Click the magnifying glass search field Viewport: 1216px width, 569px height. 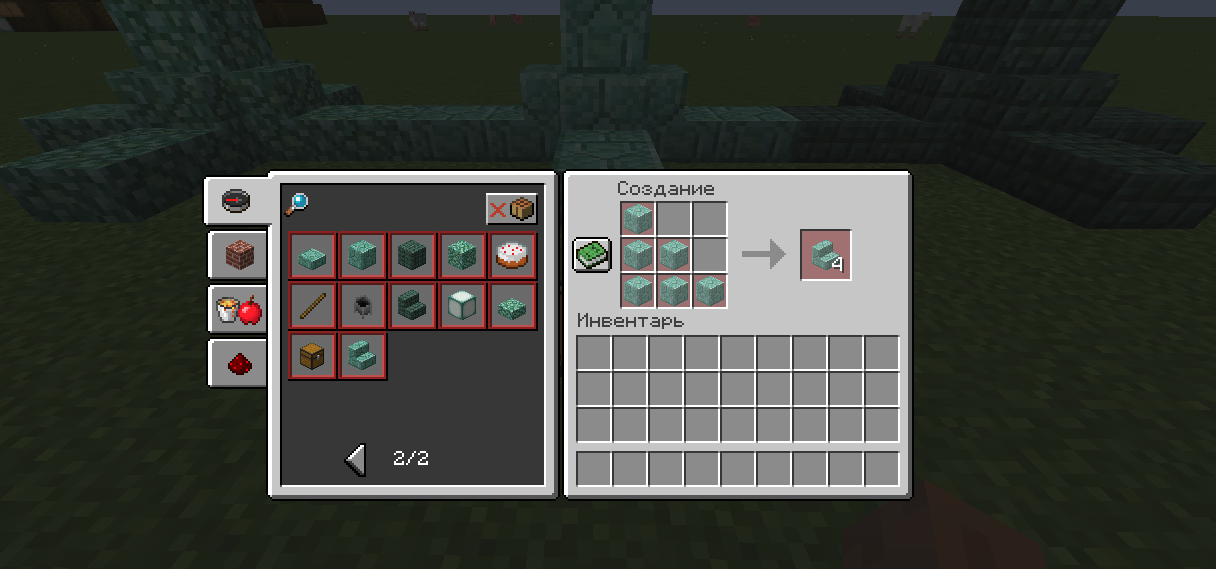pyautogui.click(x=297, y=205)
